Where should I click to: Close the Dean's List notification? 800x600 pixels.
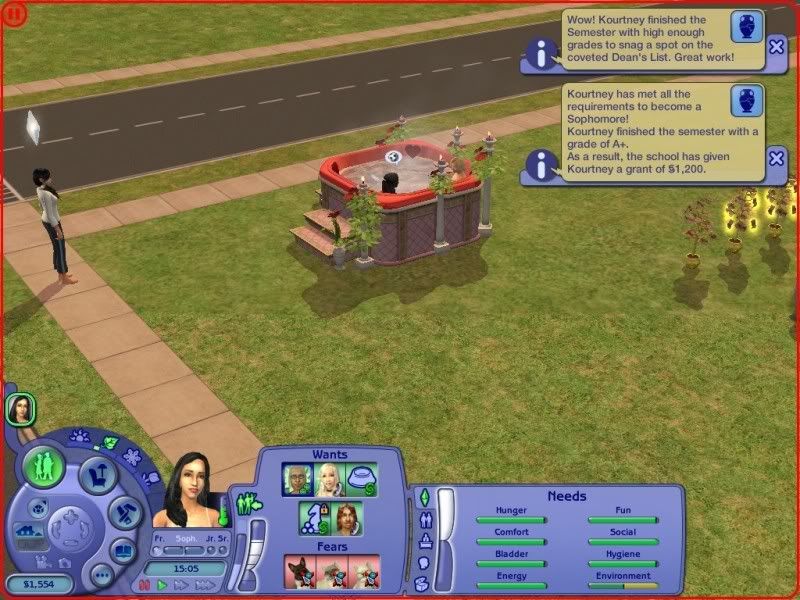point(776,46)
